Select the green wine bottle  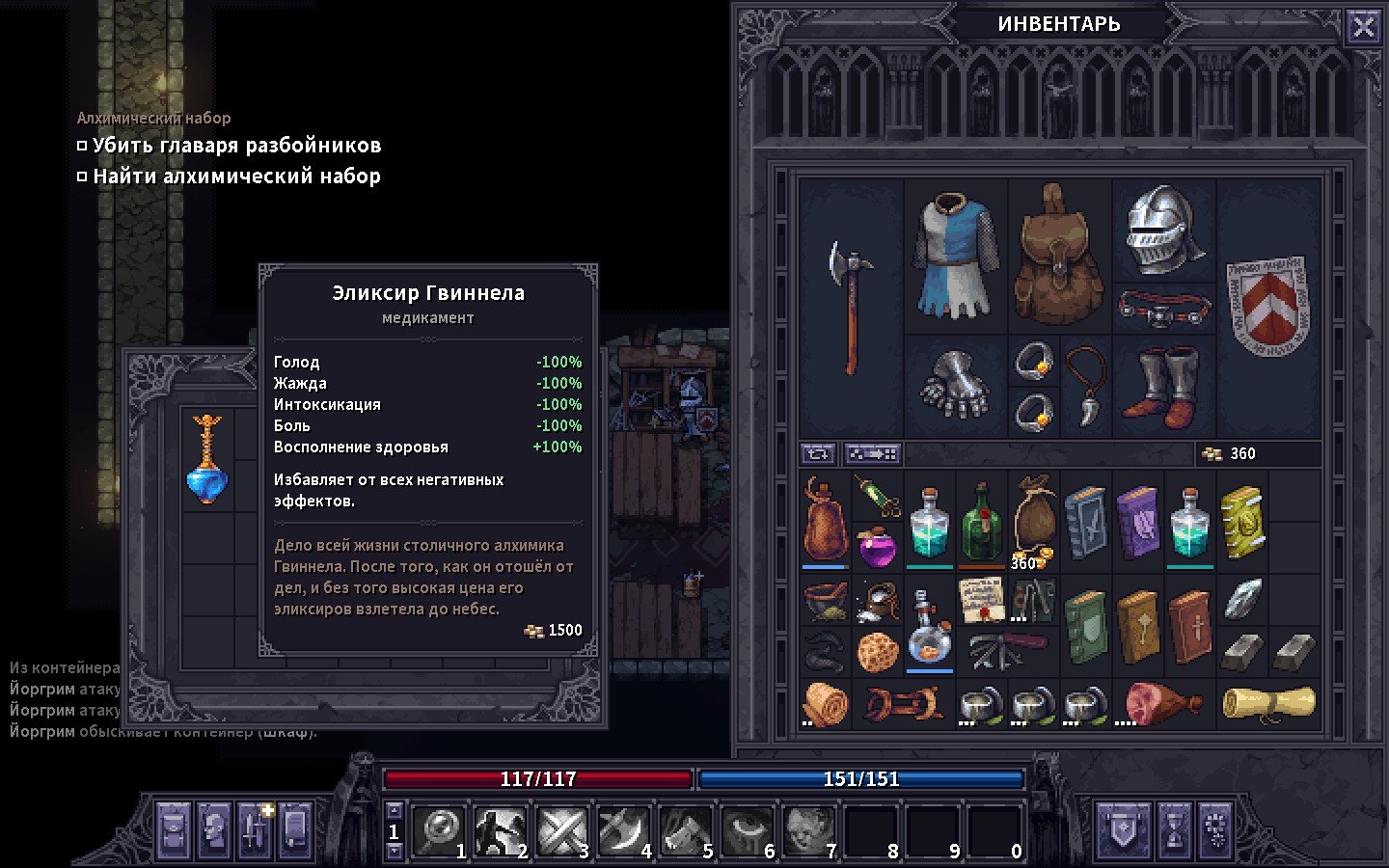981,524
